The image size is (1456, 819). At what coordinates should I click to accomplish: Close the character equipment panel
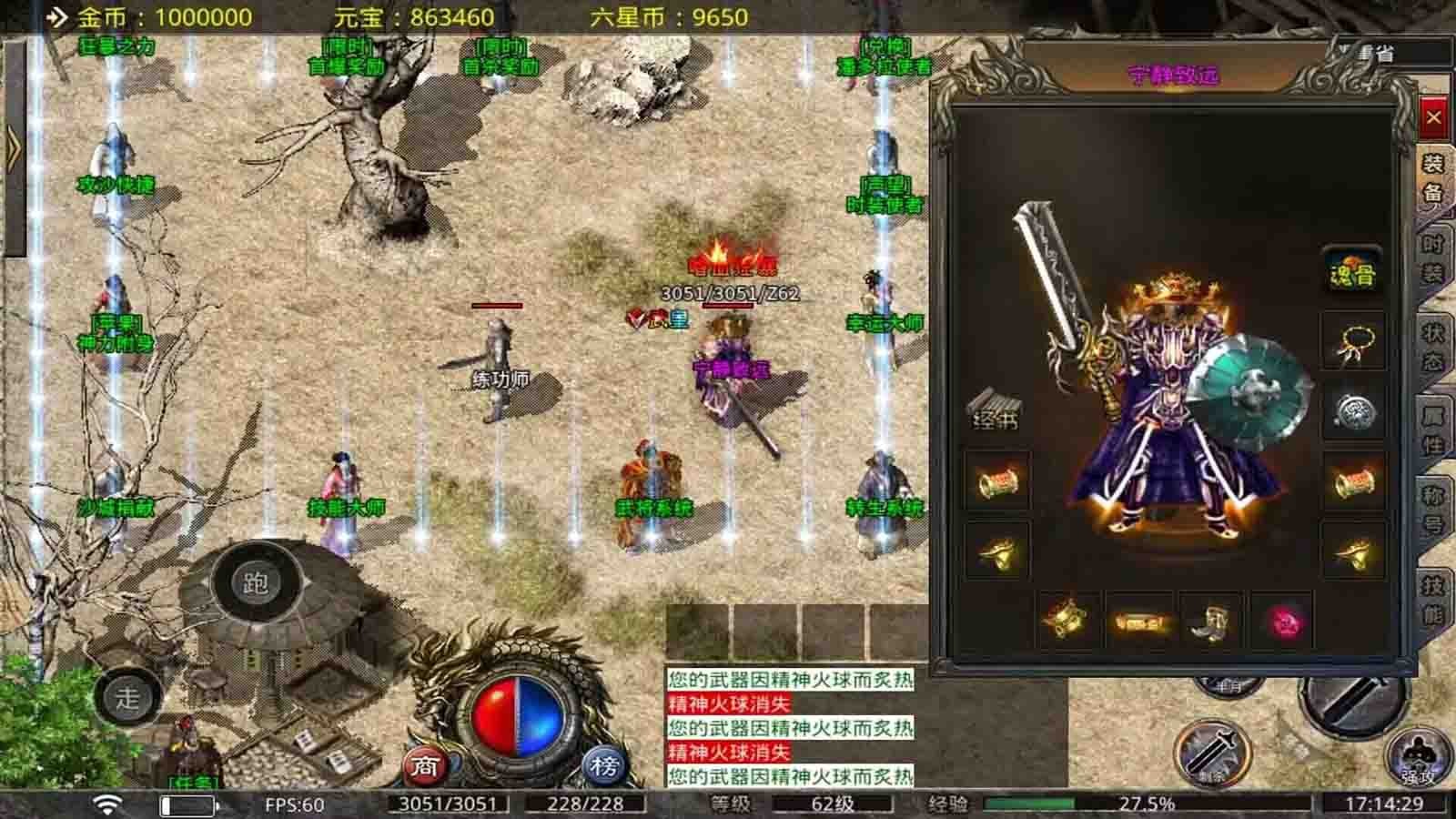point(1433,117)
